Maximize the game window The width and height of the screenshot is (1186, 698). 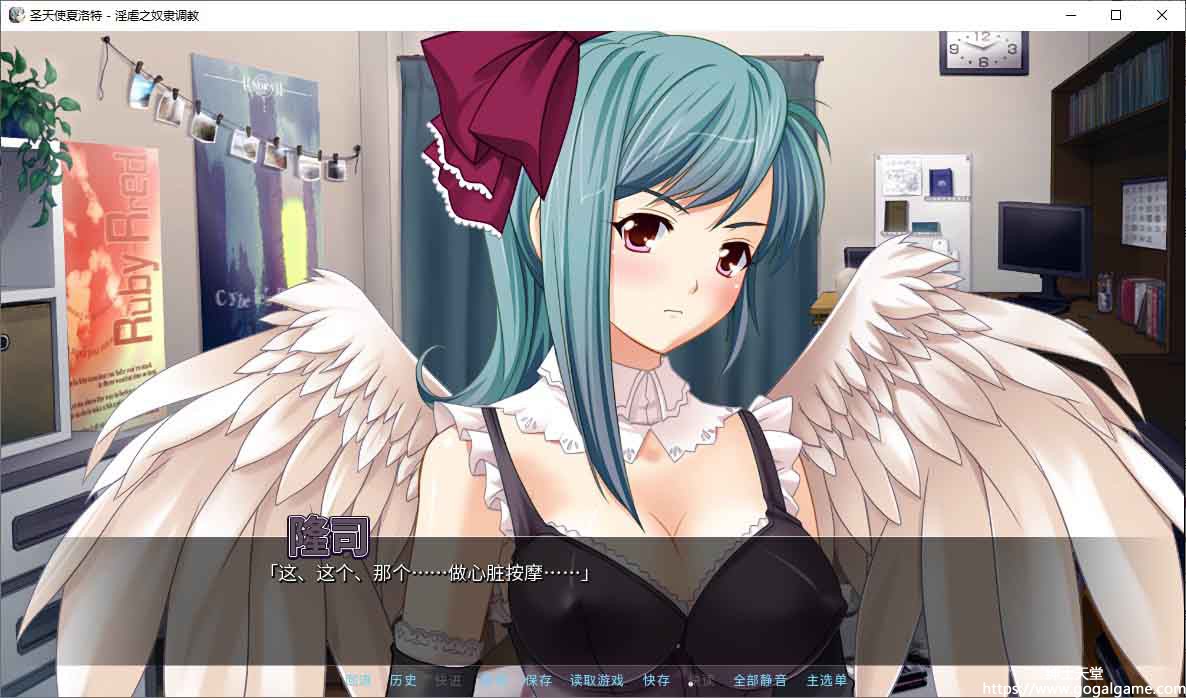click(x=1116, y=15)
